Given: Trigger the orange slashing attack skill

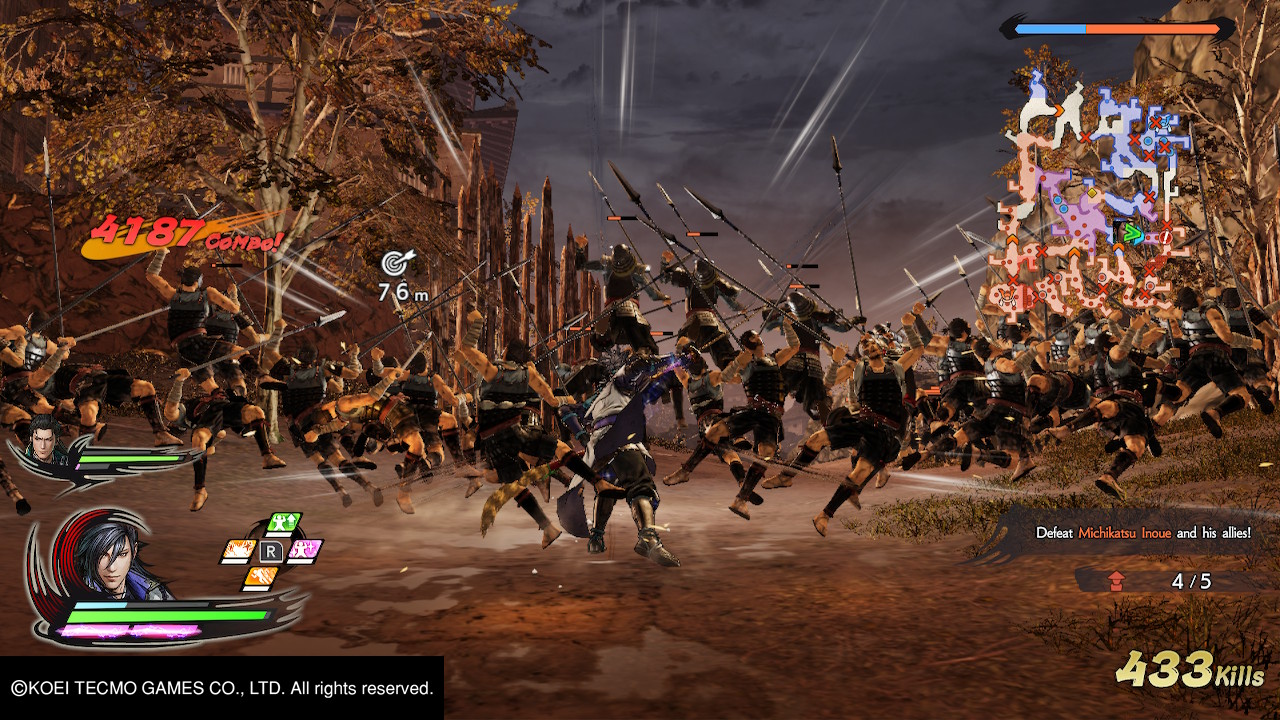Looking at the screenshot, I should (x=238, y=550).
